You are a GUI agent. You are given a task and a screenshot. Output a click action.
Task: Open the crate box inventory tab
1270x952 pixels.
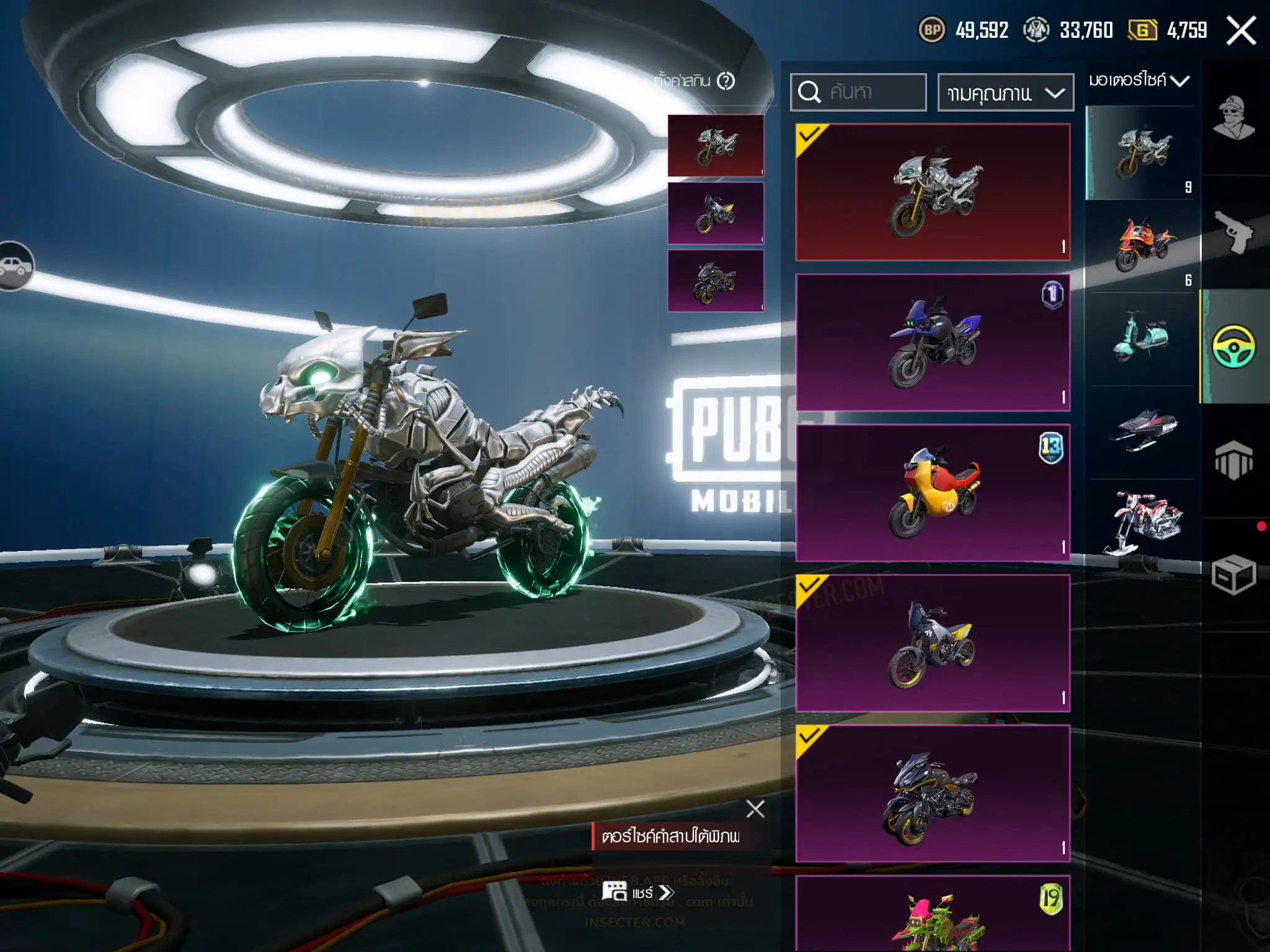1233,575
